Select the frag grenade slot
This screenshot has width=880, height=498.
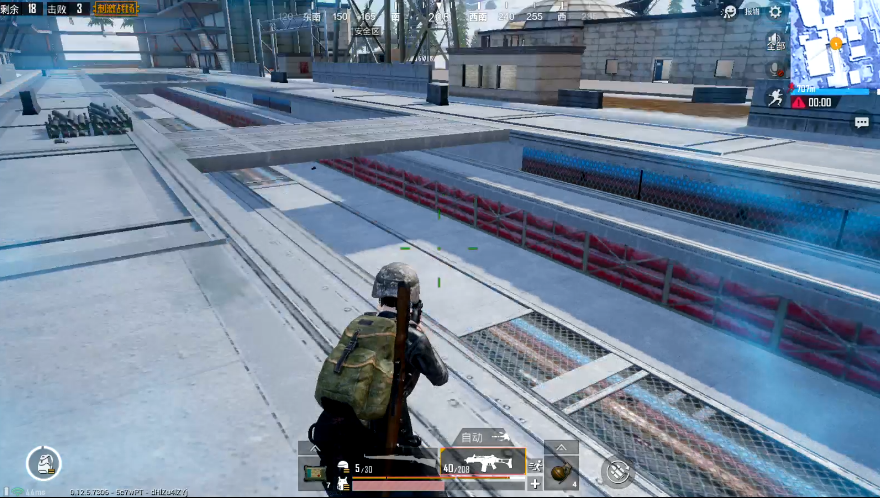561,470
